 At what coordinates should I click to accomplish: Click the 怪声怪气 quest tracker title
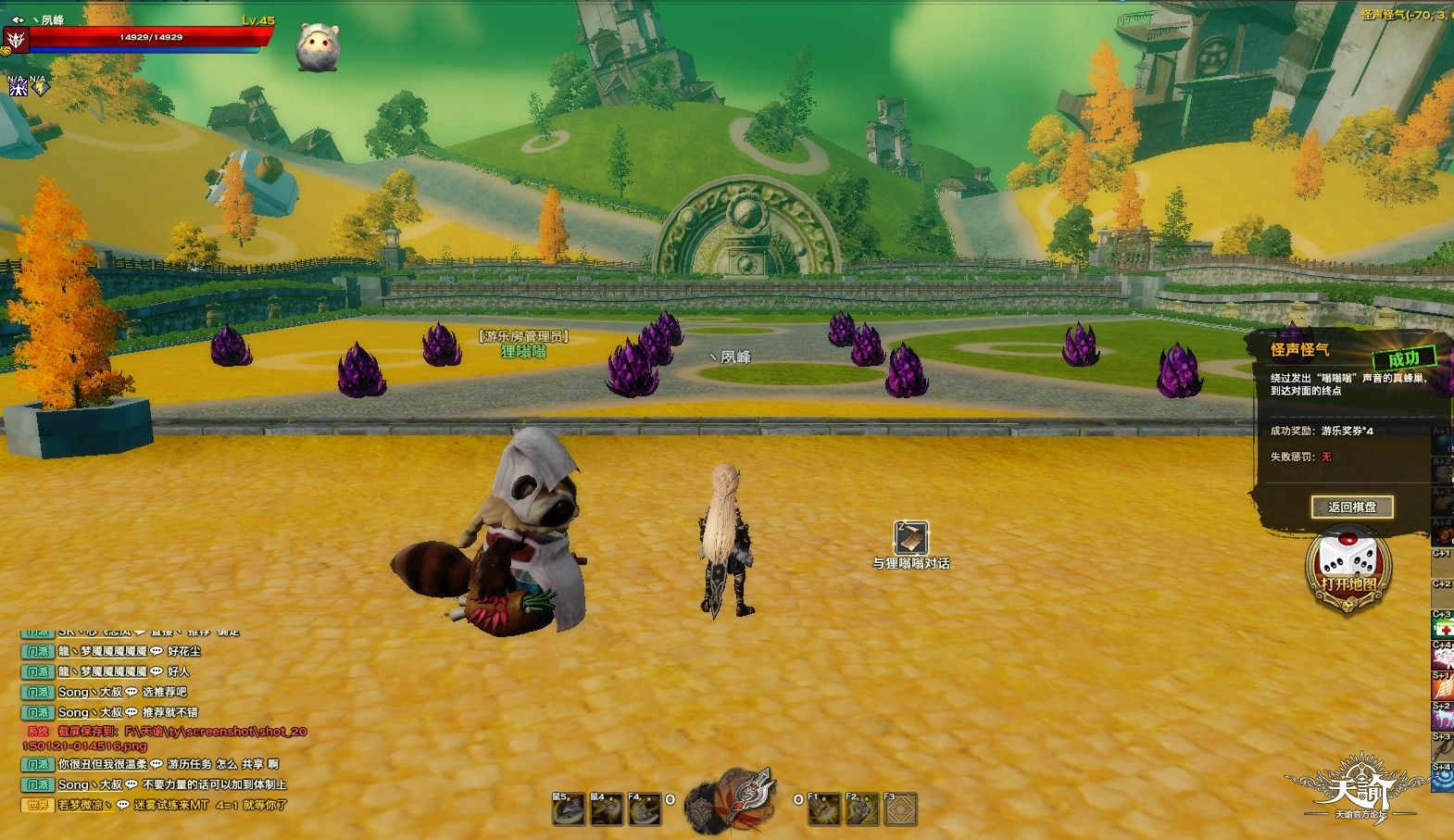(x=1300, y=349)
